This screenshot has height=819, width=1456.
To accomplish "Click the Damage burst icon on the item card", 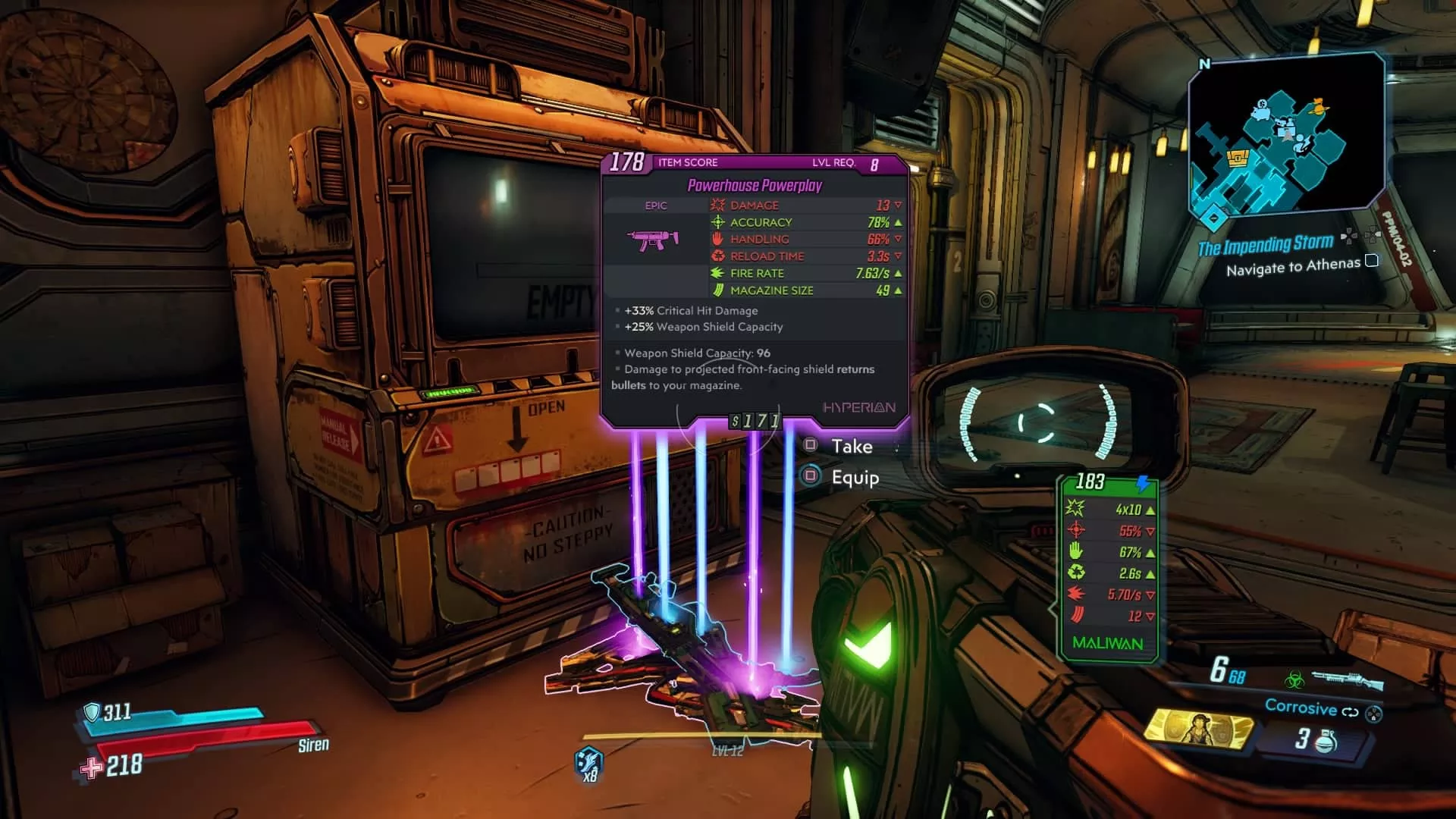I will coord(716,205).
